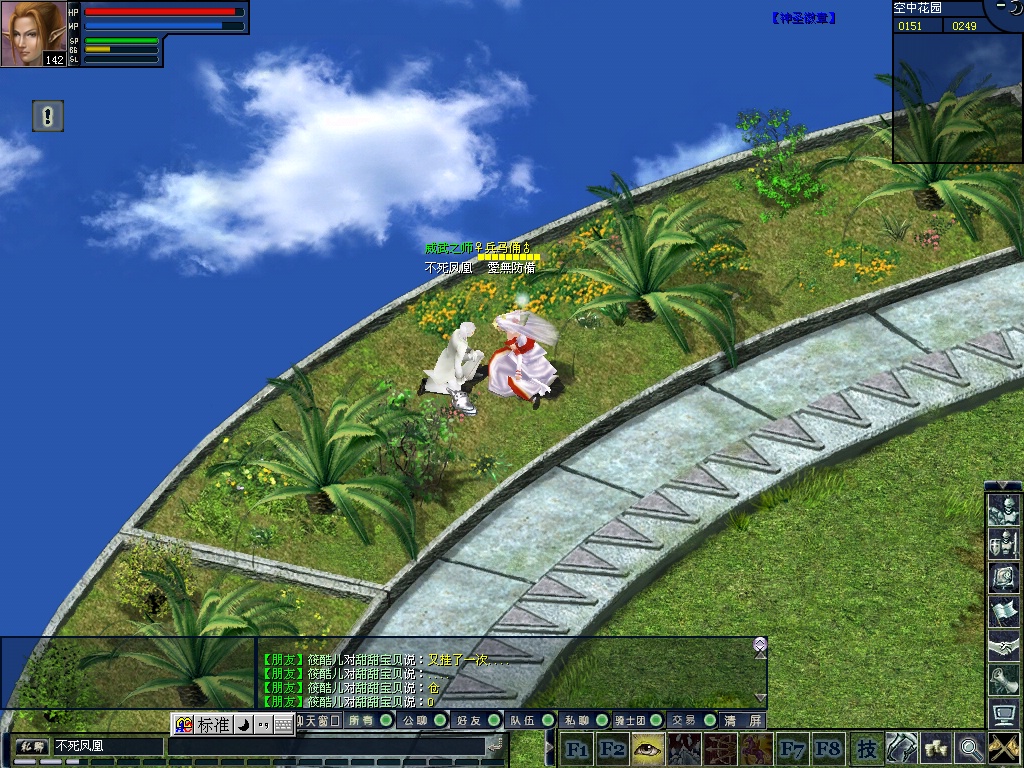1024x768 pixels.
Task: Open the handshake icon in side menu
Action: (x=1003, y=646)
